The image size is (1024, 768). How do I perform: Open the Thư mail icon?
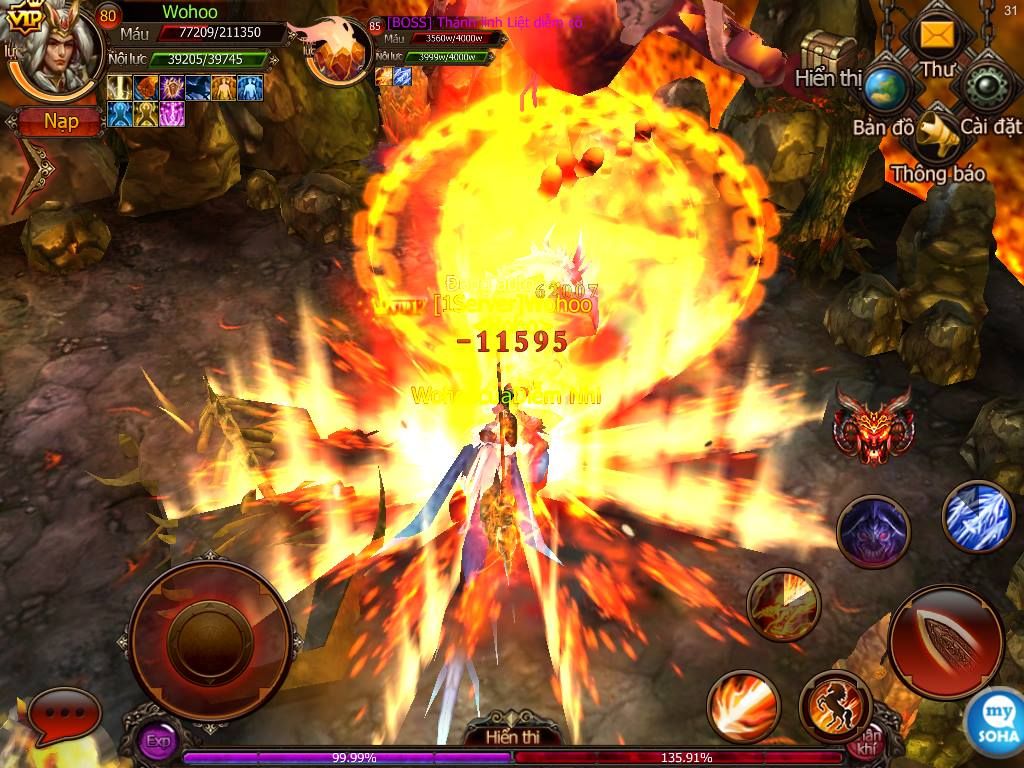937,38
